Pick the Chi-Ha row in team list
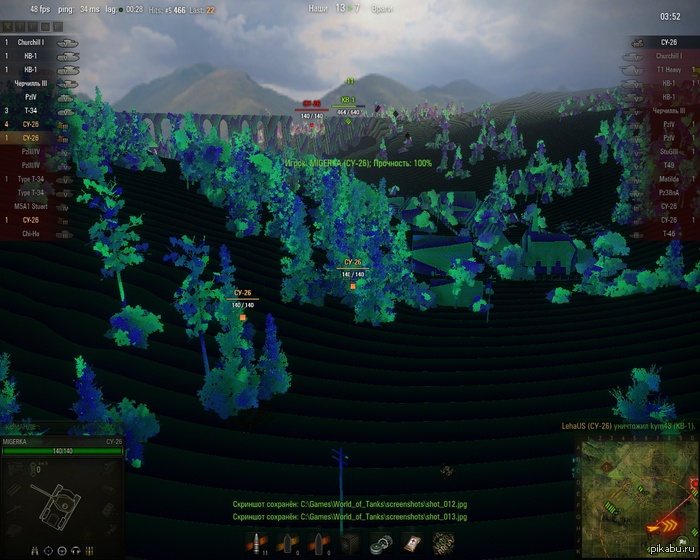 pyautogui.click(x=31, y=233)
